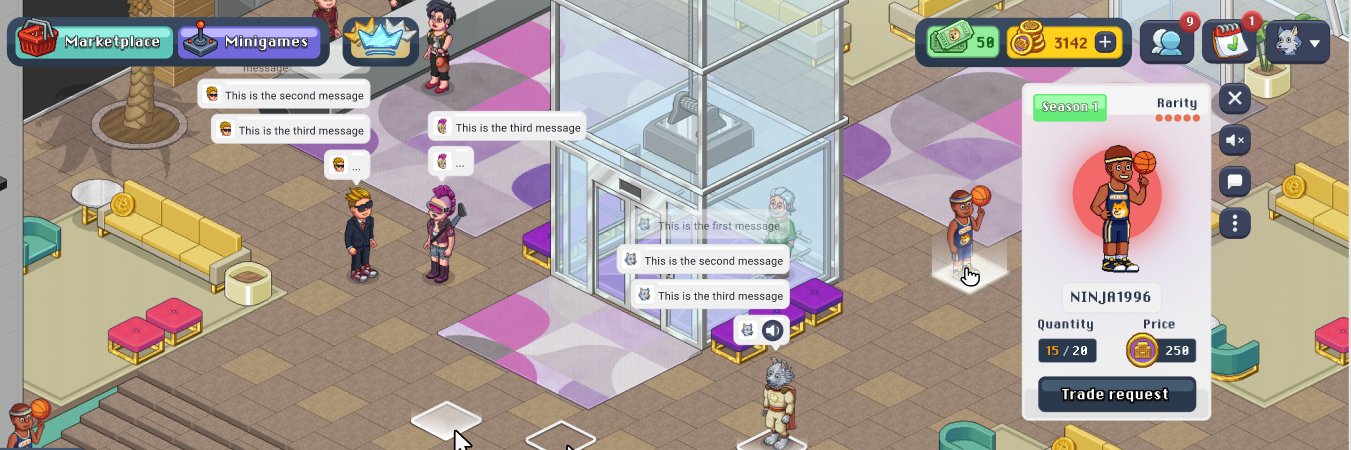The image size is (1351, 450).
Task: Open the calendar tasks icon
Action: [x=1227, y=42]
